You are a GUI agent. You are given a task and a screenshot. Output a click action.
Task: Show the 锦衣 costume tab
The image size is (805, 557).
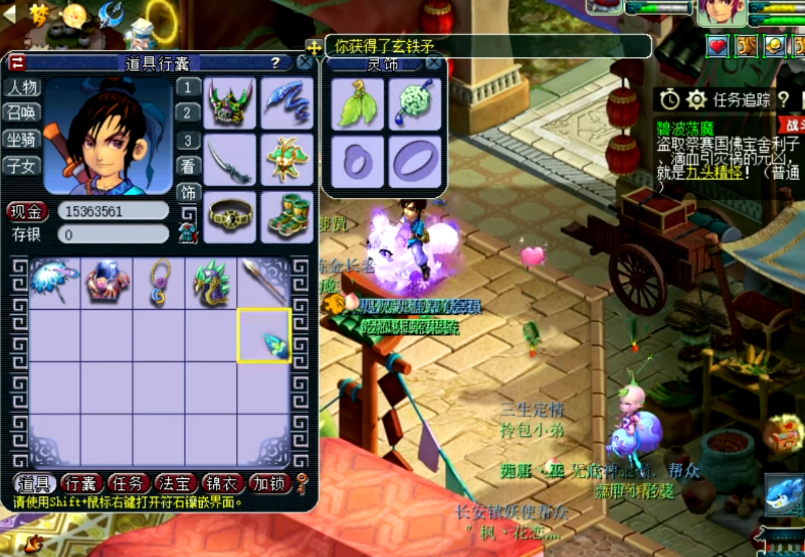[x=224, y=483]
